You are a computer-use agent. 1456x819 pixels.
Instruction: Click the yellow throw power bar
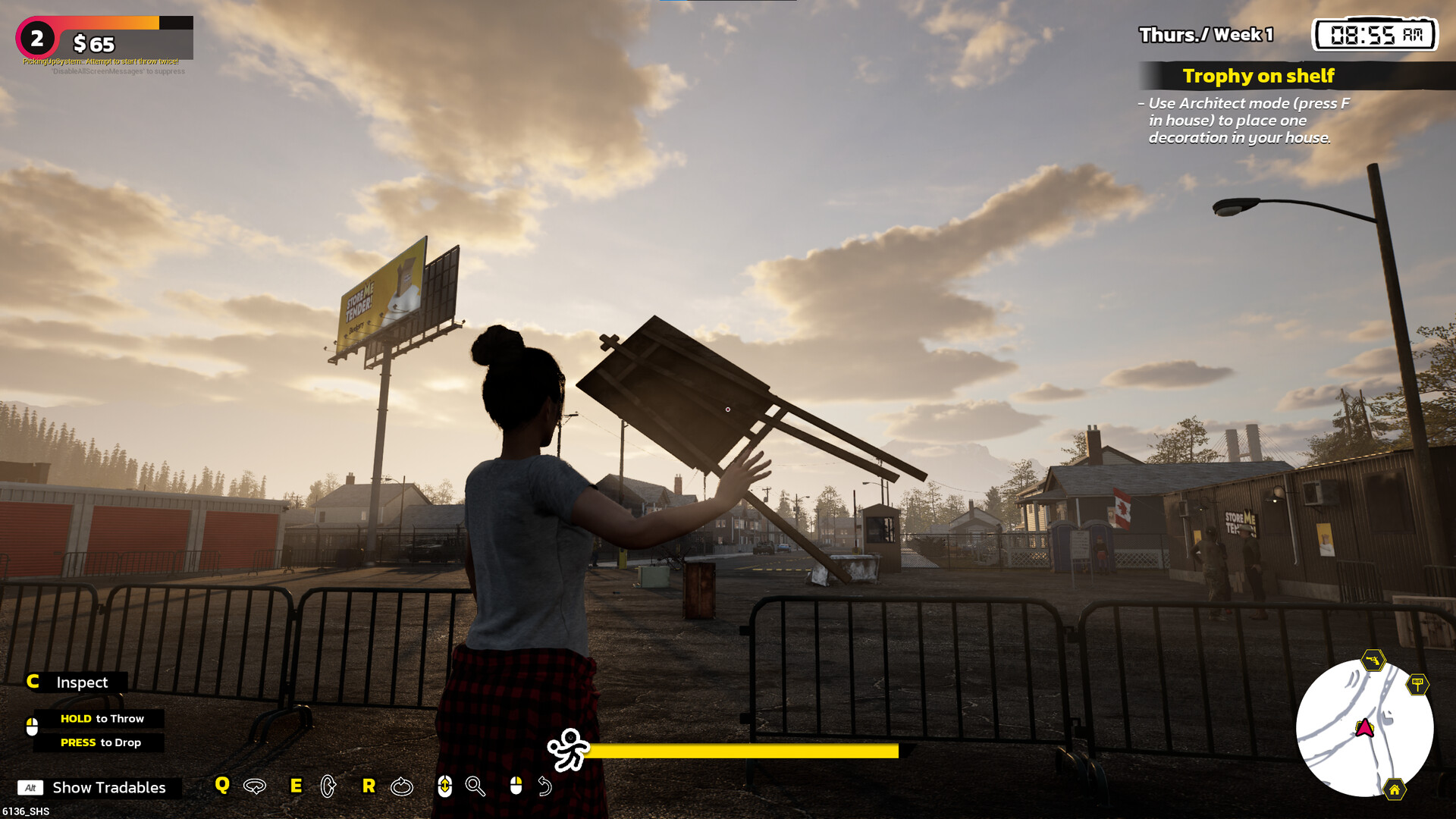(x=745, y=751)
